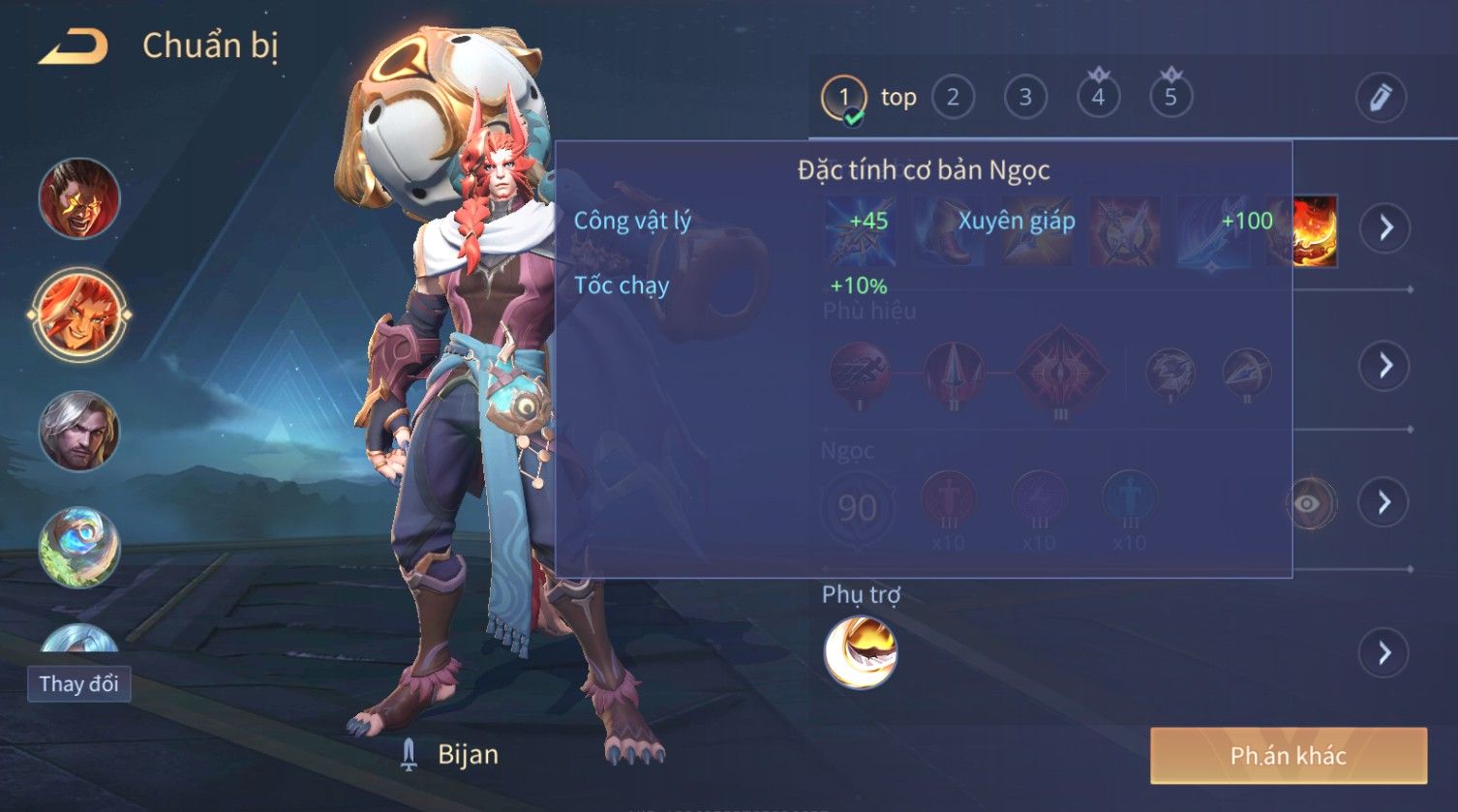Open the equipment build arrow
1458x812 pixels.
click(1385, 227)
